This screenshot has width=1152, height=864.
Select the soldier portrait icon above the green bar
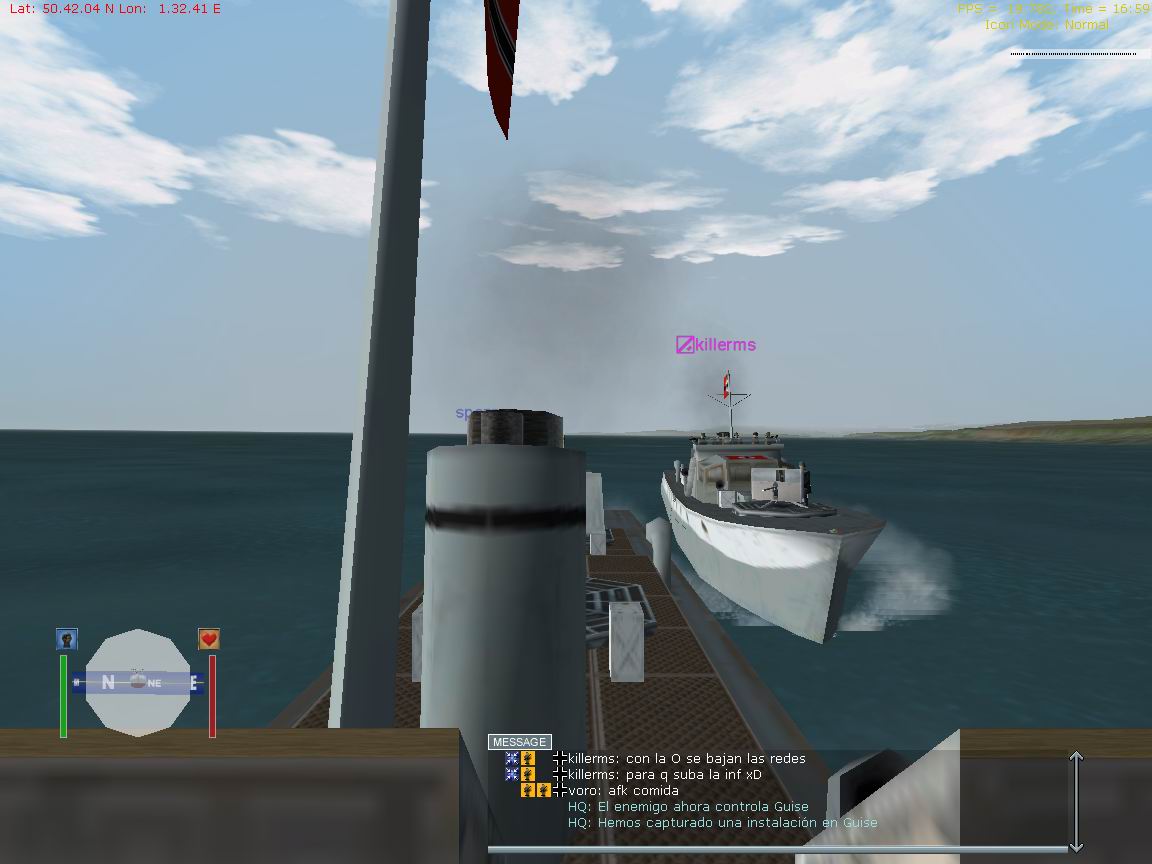pos(67,639)
